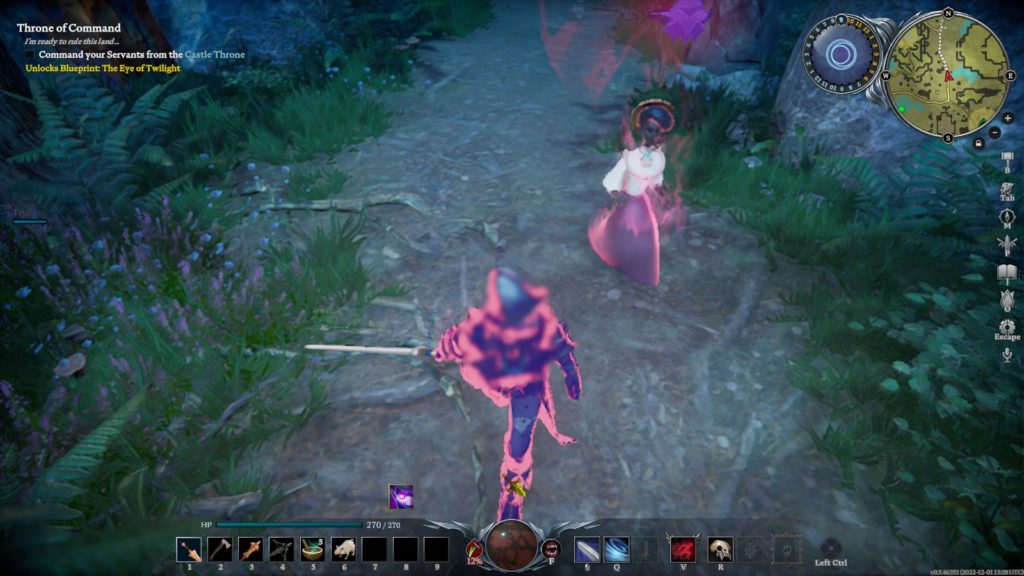1024x576 pixels.
Task: Open the build menu hammer icon
Action: [x=1007, y=163]
